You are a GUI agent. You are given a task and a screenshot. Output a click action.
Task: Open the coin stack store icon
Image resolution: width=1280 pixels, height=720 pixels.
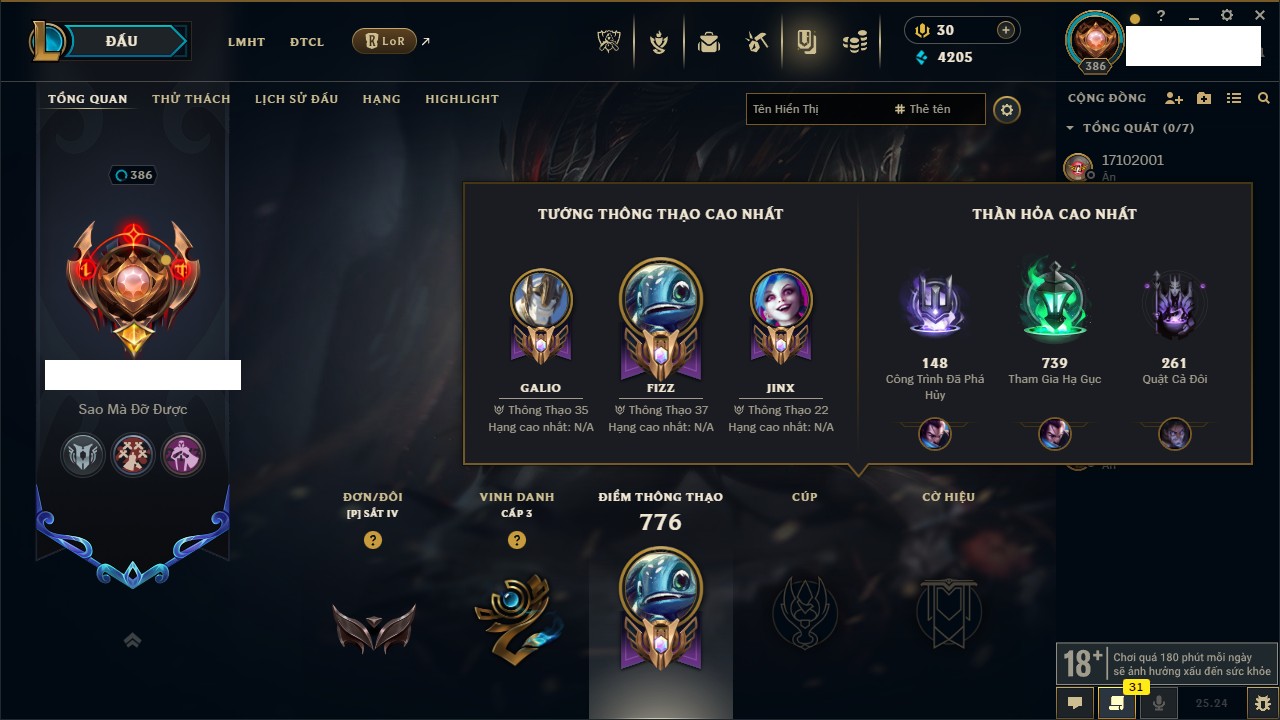(x=854, y=42)
